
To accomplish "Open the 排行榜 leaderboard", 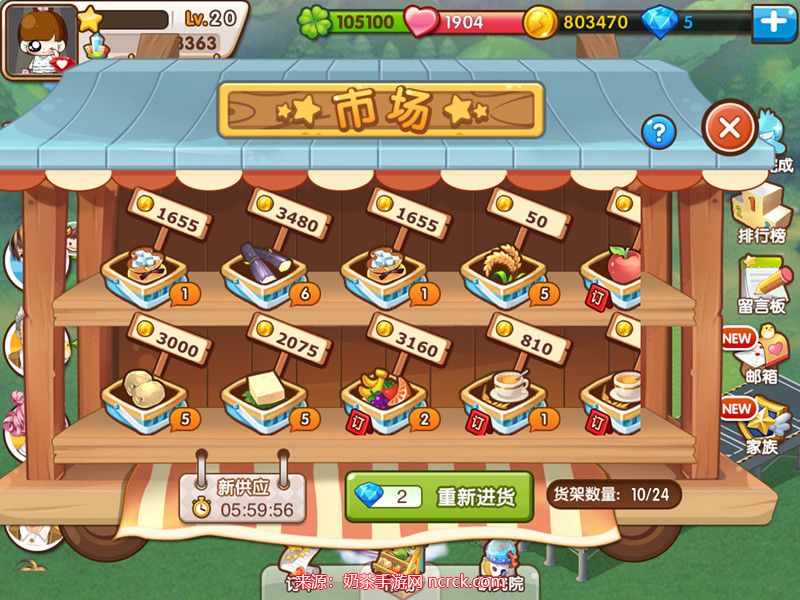I will coord(762,214).
